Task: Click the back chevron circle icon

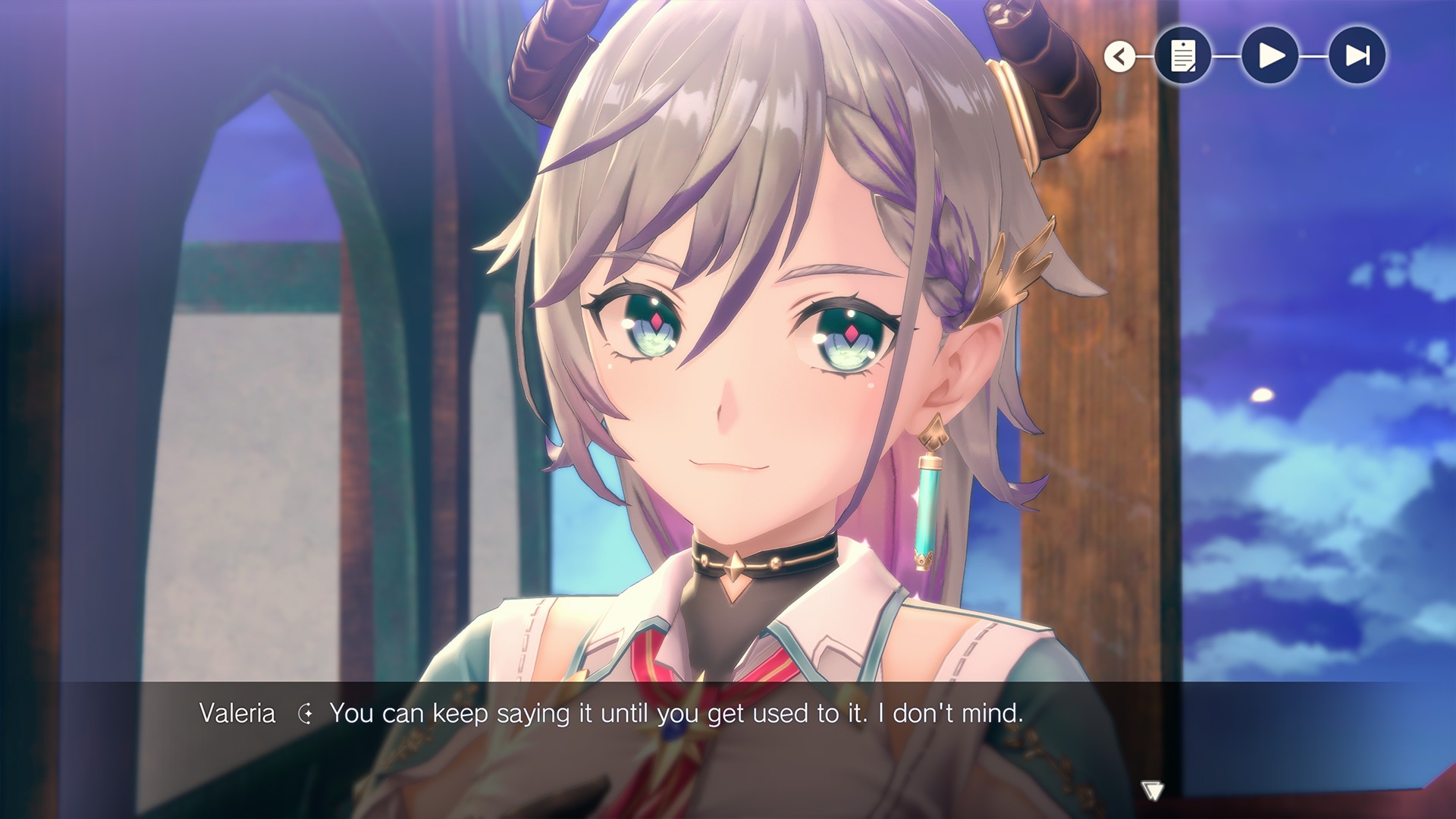Action: coord(1120,55)
